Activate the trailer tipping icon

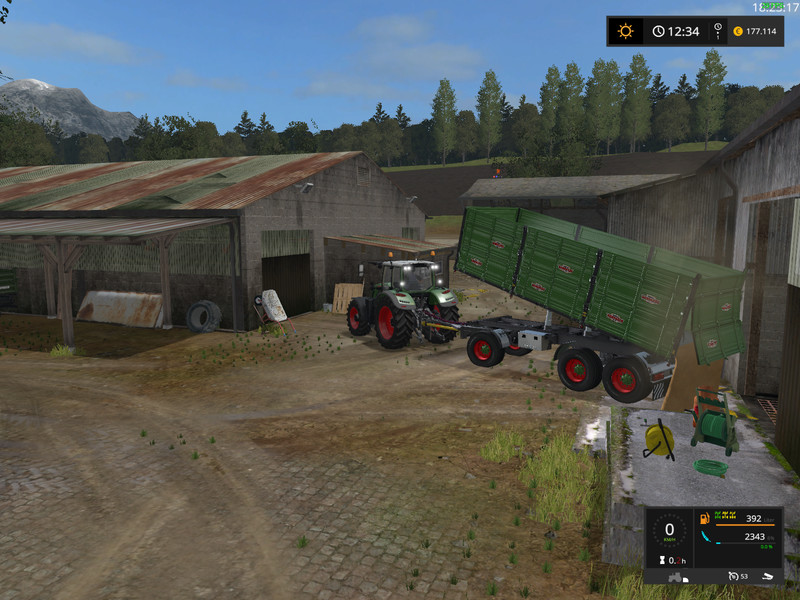click(766, 576)
